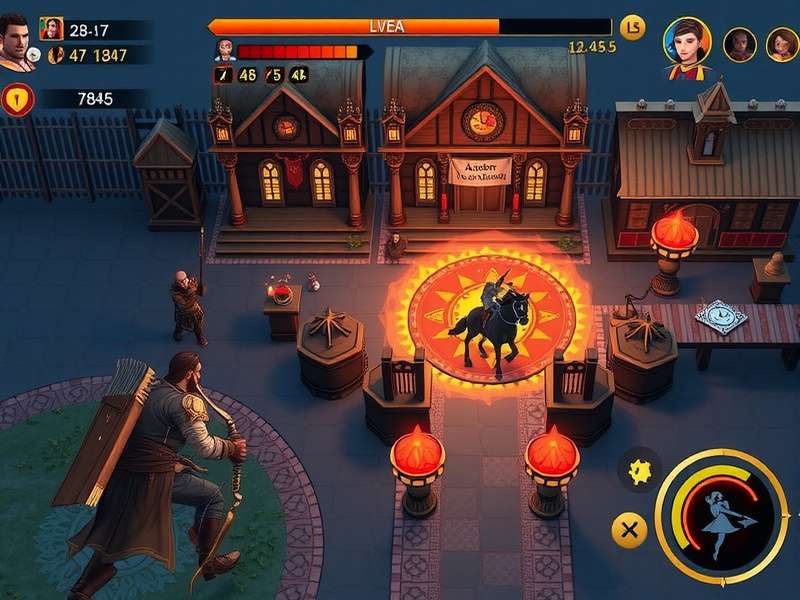The image size is (800, 600).
Task: Activate the dancing archer ability
Action: [x=720, y=512]
